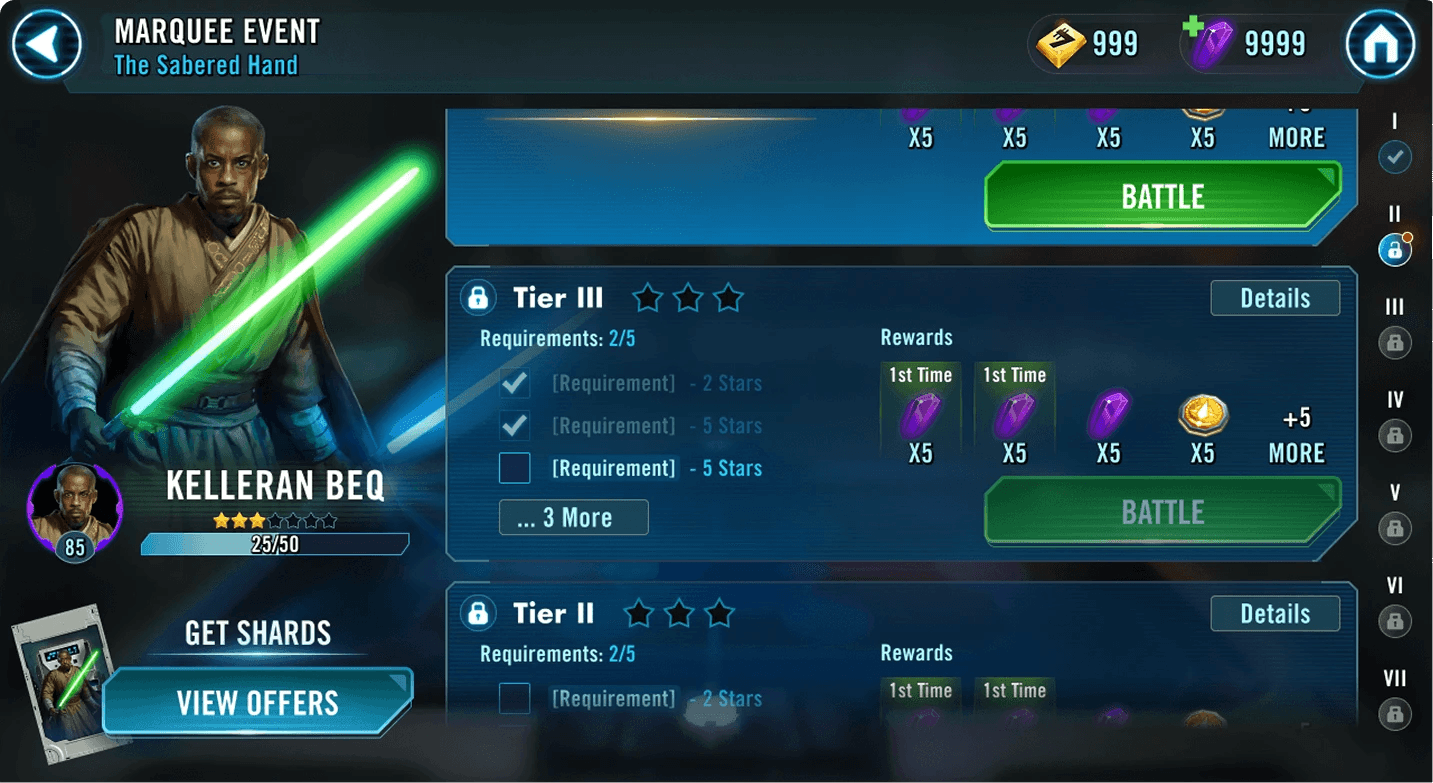
Task: Open Tier II Details
Action: pos(1274,614)
